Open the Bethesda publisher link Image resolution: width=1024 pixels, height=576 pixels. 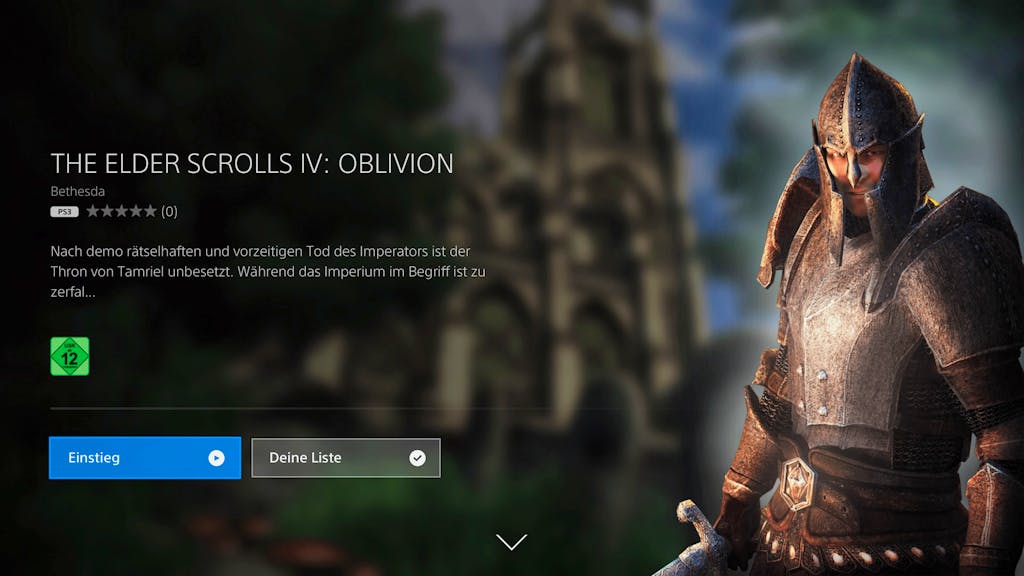(x=77, y=191)
